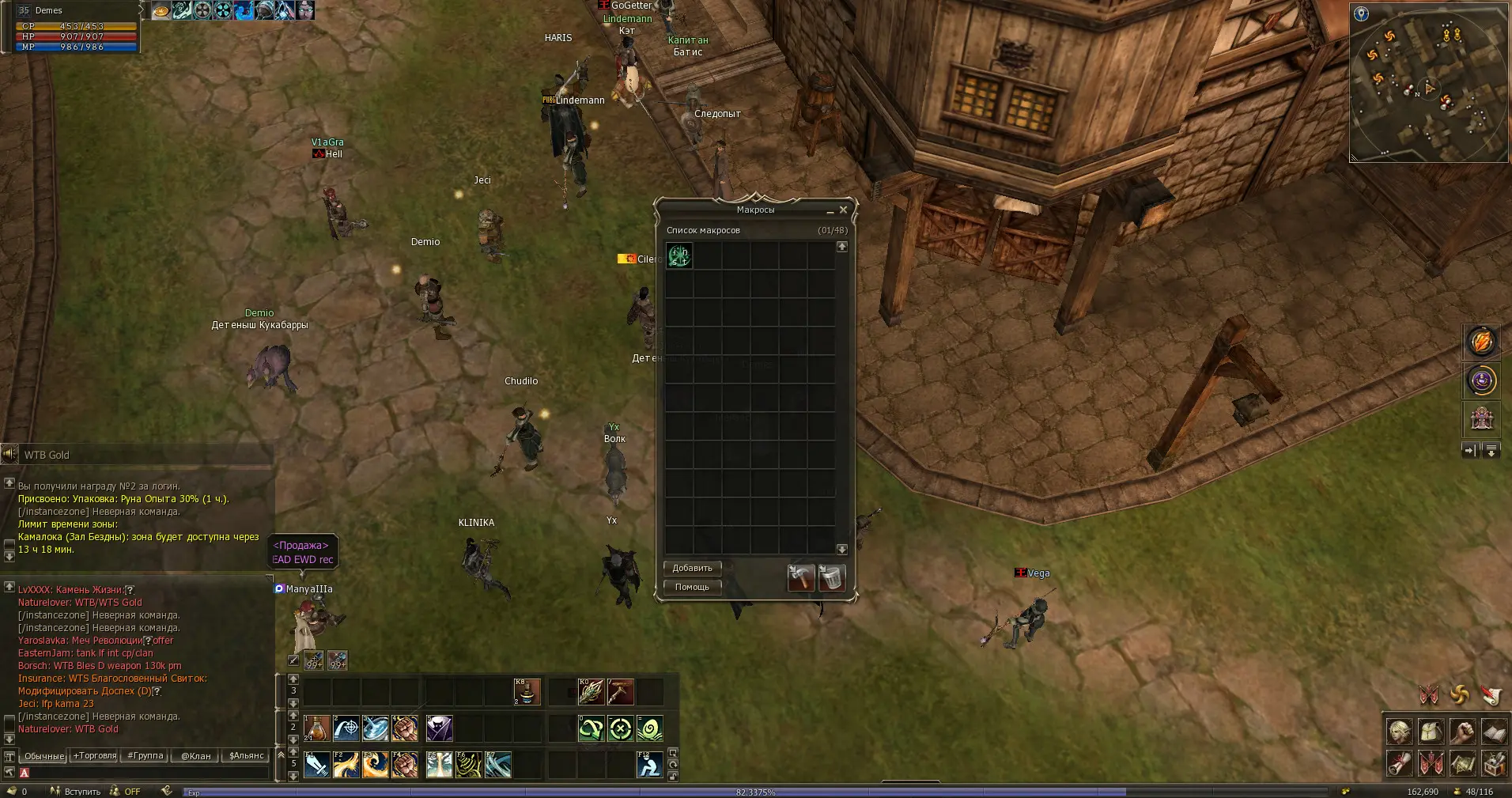The image size is (1512, 798).
Task: Open the inventory bag menu icon
Action: click(x=1431, y=732)
